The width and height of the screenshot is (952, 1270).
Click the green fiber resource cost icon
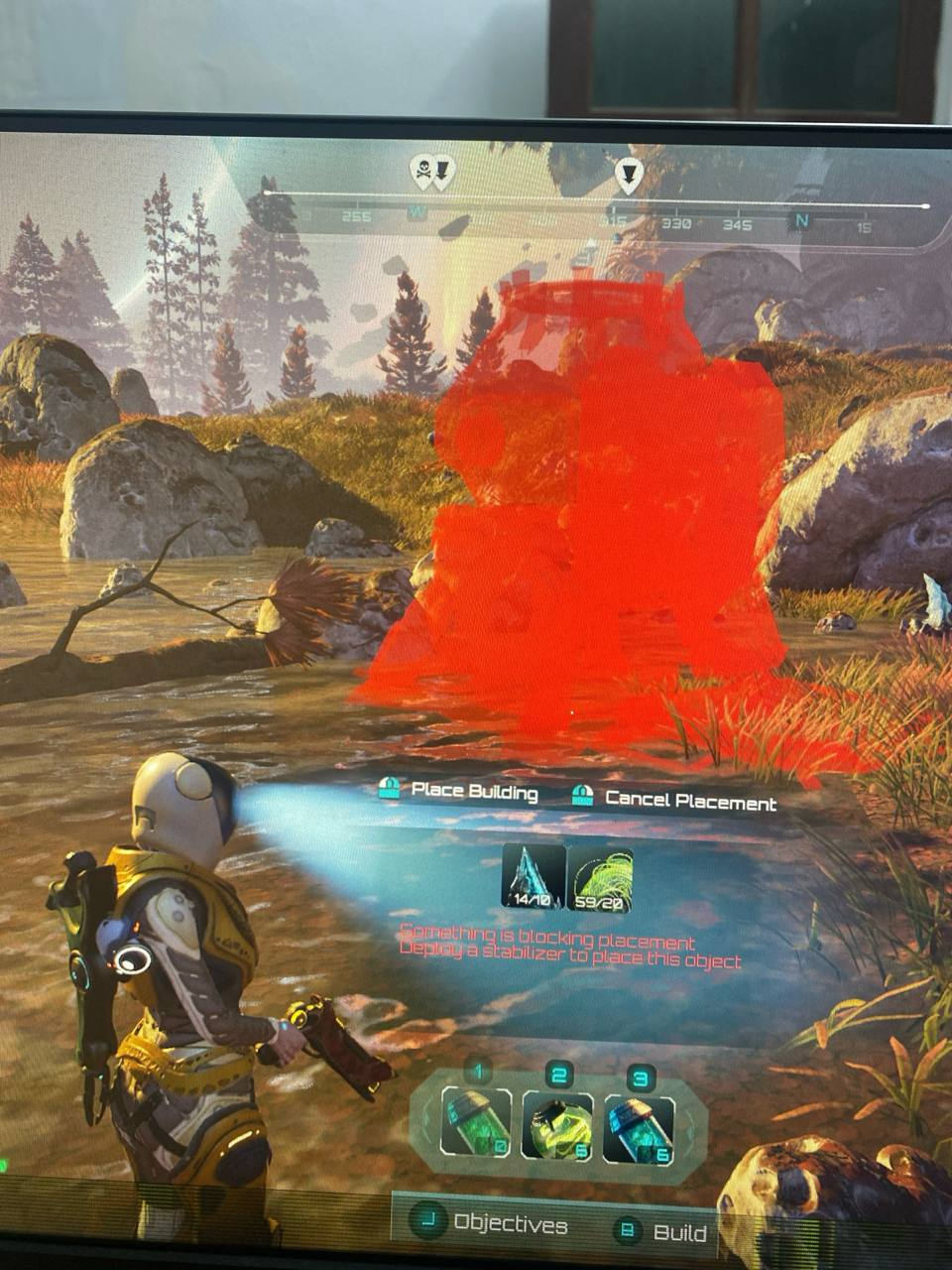coord(600,879)
